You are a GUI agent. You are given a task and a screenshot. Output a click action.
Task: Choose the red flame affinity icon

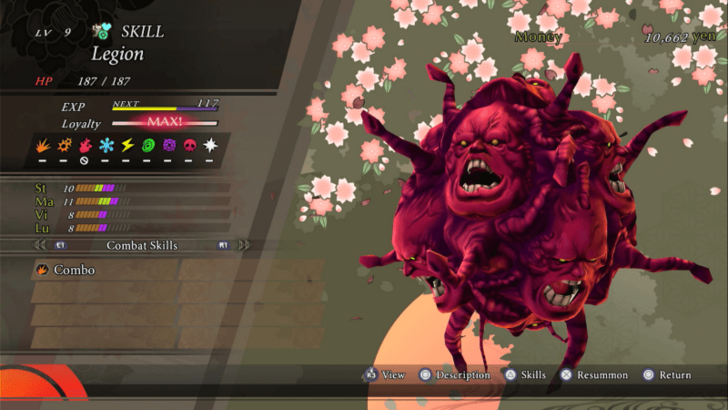(x=84, y=146)
